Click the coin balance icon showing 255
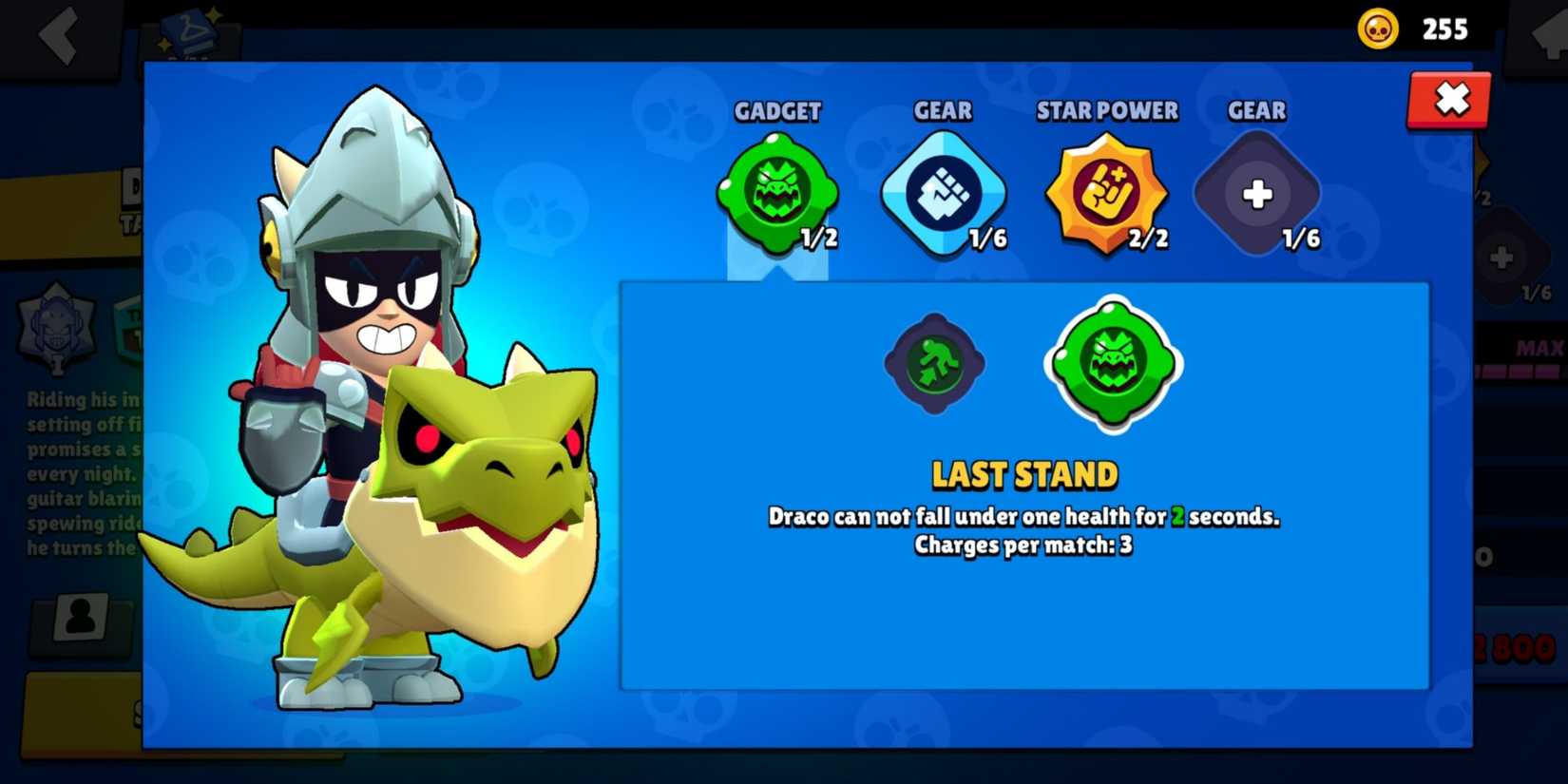This screenshot has height=784, width=1568. (1377, 29)
